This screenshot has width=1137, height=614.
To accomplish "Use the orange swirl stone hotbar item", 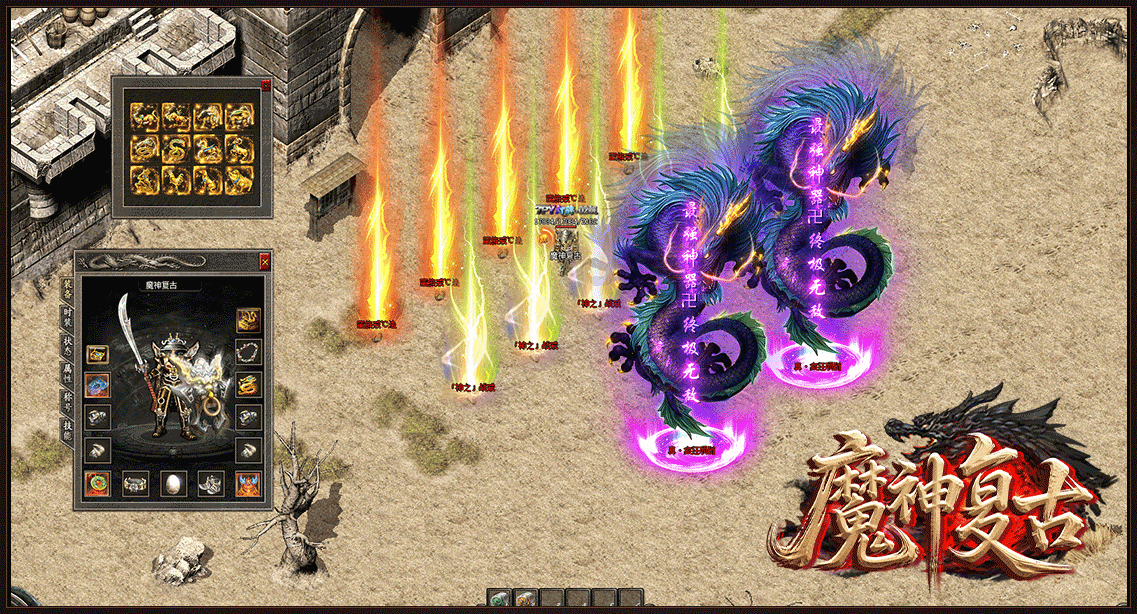I will click(524, 599).
